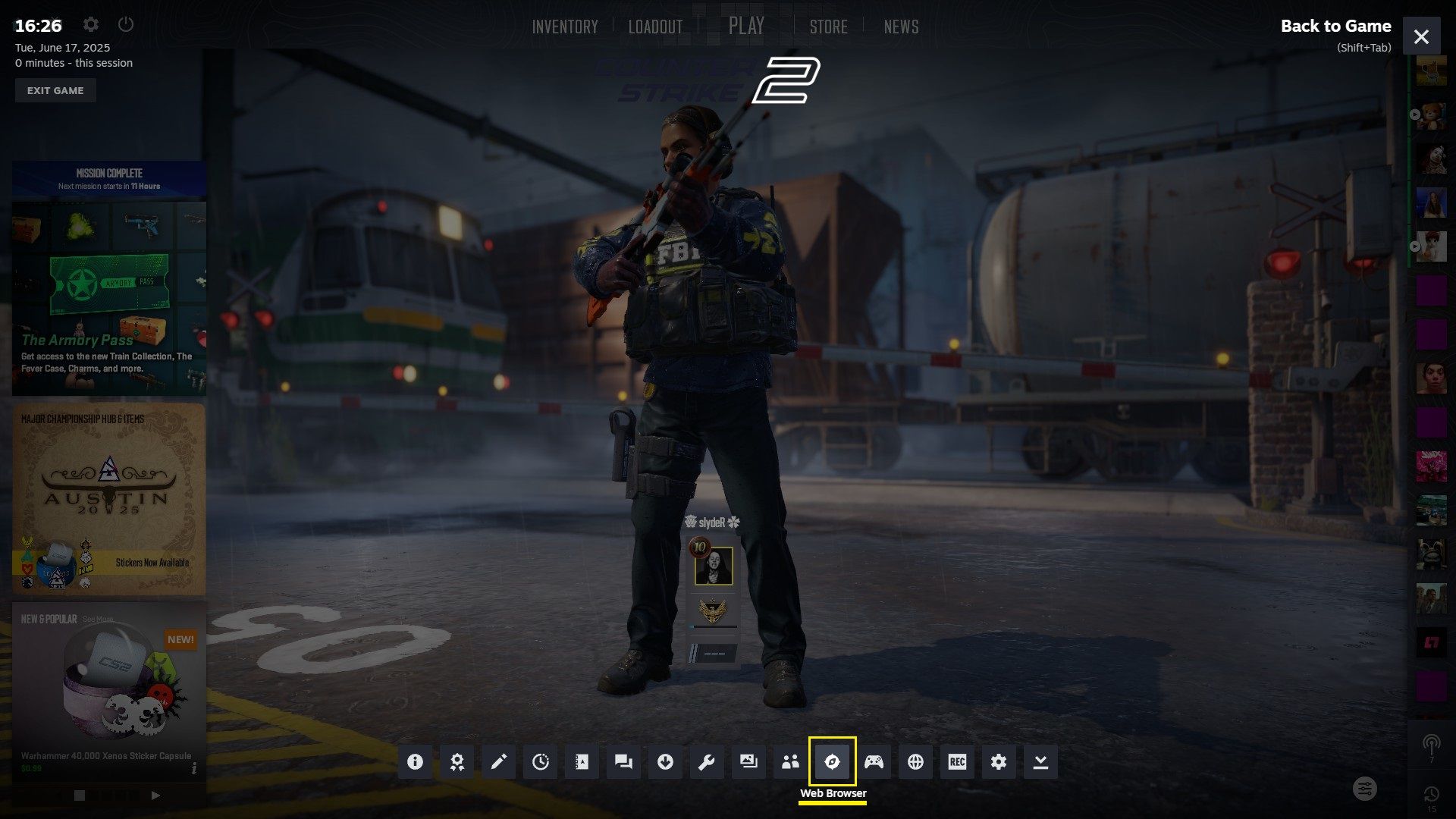
Task: Show achievements using the ribbon badge icon
Action: point(457,761)
